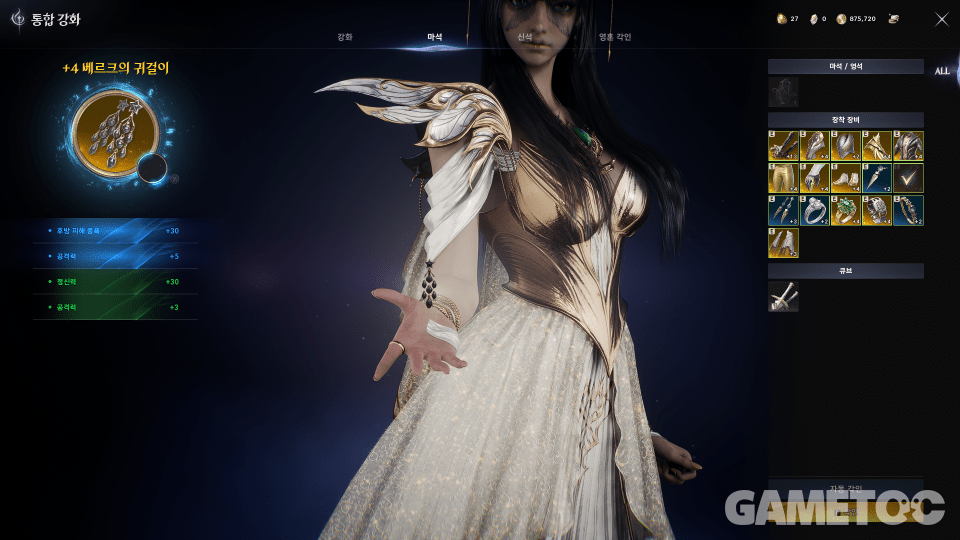This screenshot has width=960, height=540.
Task: Select the gold bracelet slot
Action: point(908,210)
